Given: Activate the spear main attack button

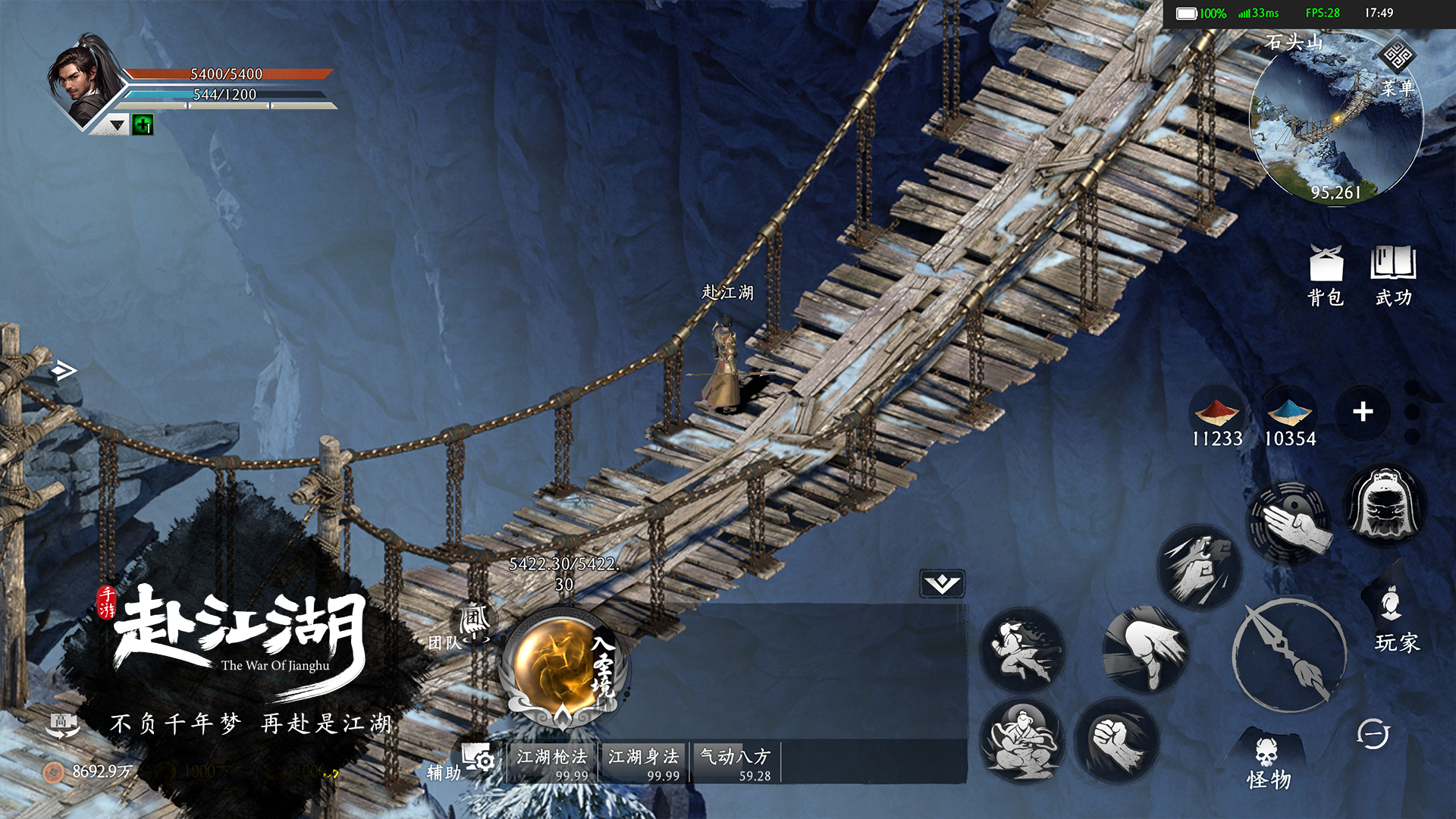Looking at the screenshot, I should [1288, 654].
